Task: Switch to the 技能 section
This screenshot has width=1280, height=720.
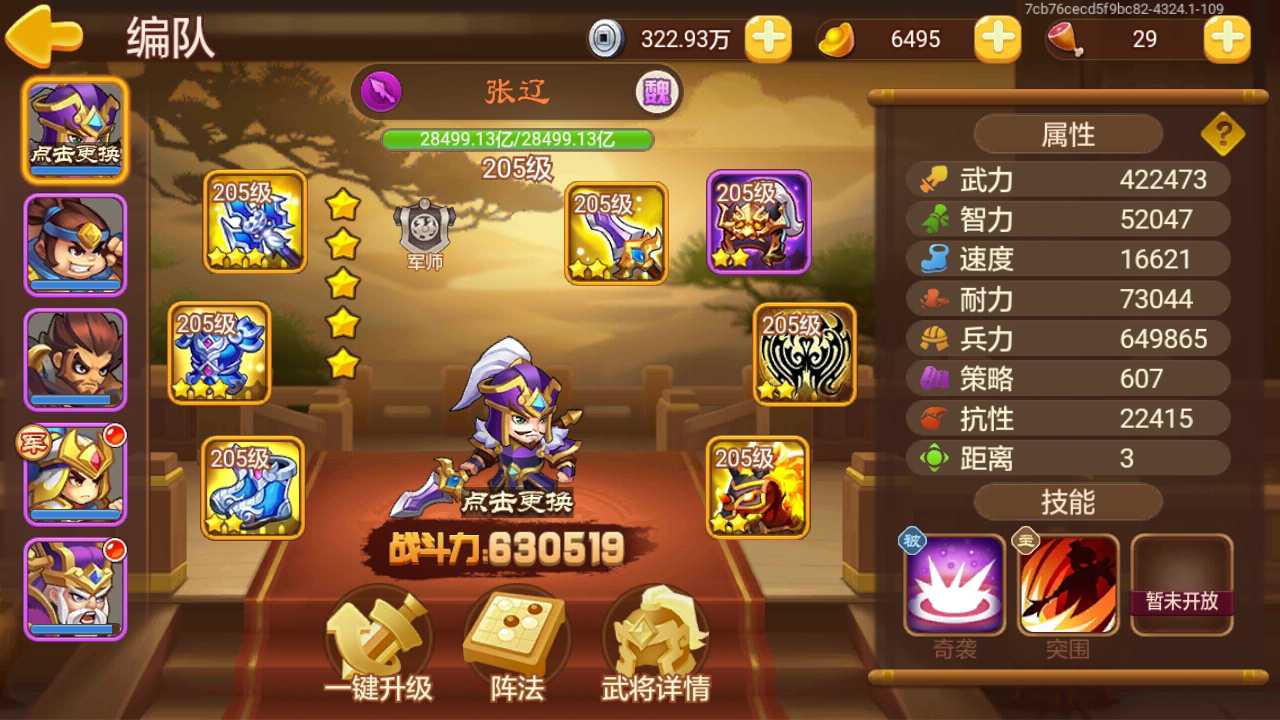Action: pos(1066,503)
